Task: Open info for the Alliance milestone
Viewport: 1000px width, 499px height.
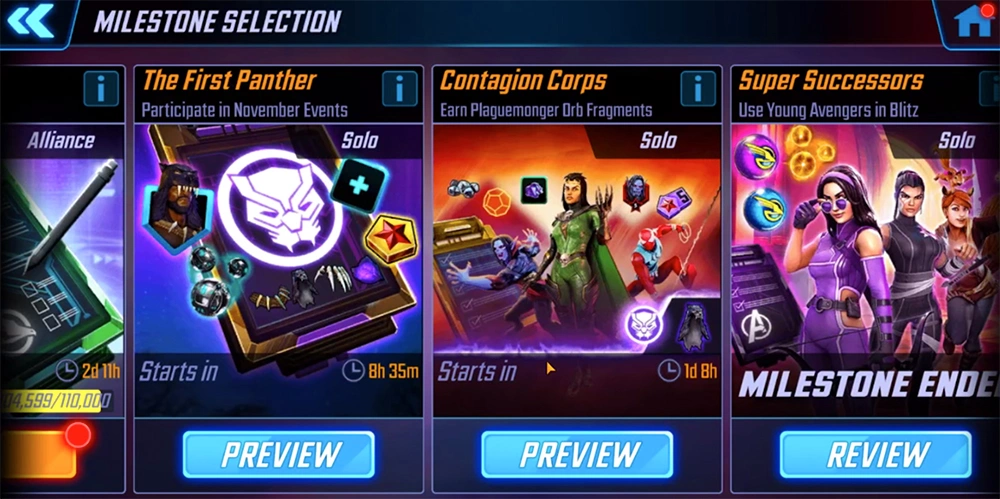Action: pos(101,88)
